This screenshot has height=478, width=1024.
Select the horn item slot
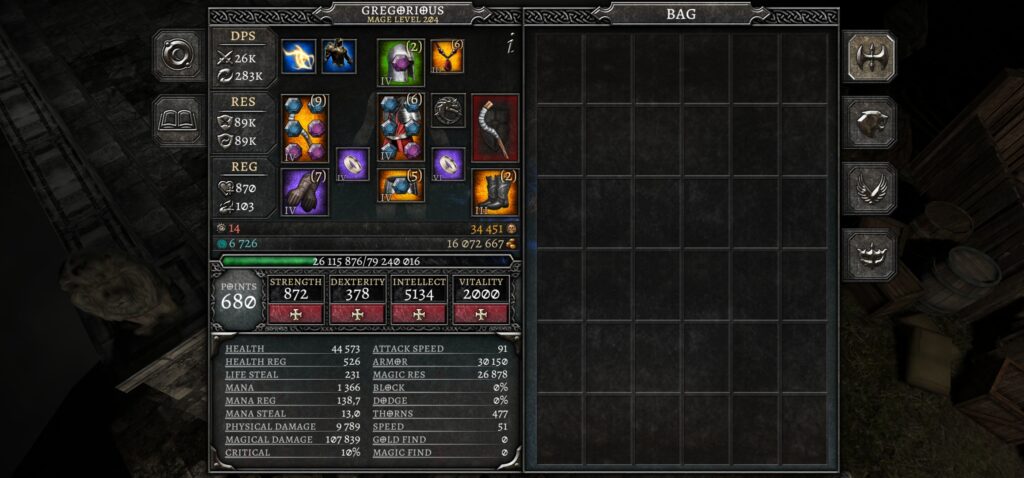495,127
